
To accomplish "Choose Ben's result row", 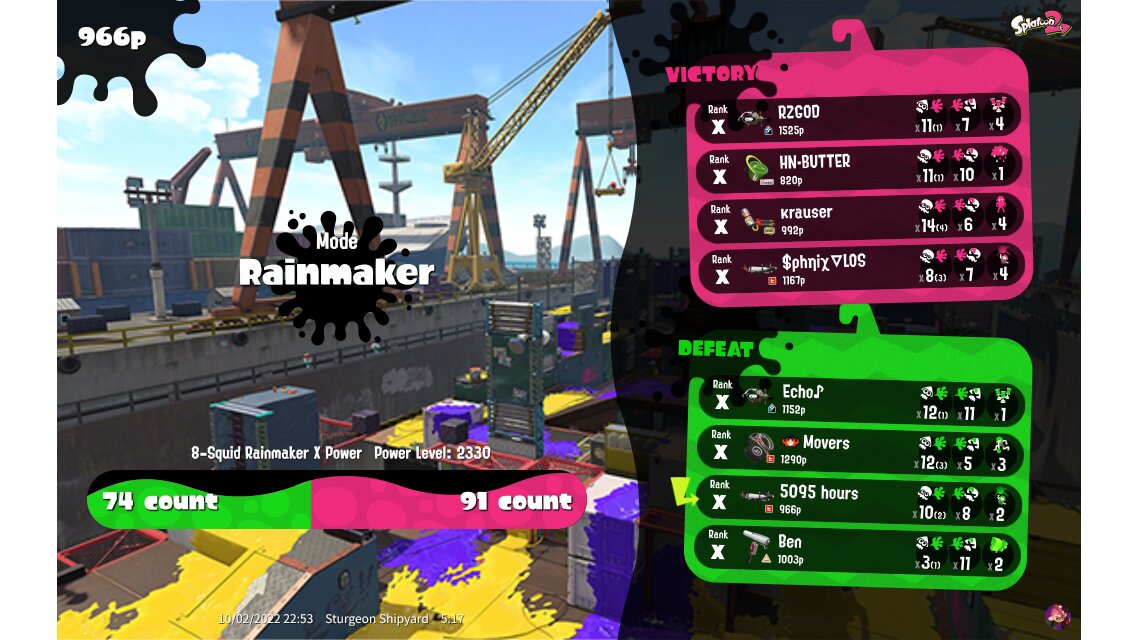I will tap(860, 550).
